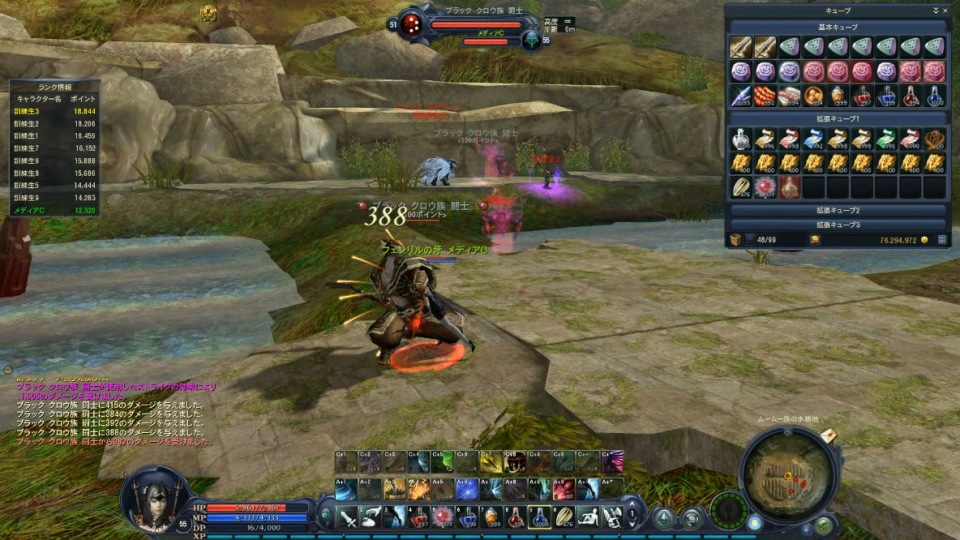Select the orange dumpling food item in the cube
This screenshot has width=960, height=540.
(x=813, y=95)
